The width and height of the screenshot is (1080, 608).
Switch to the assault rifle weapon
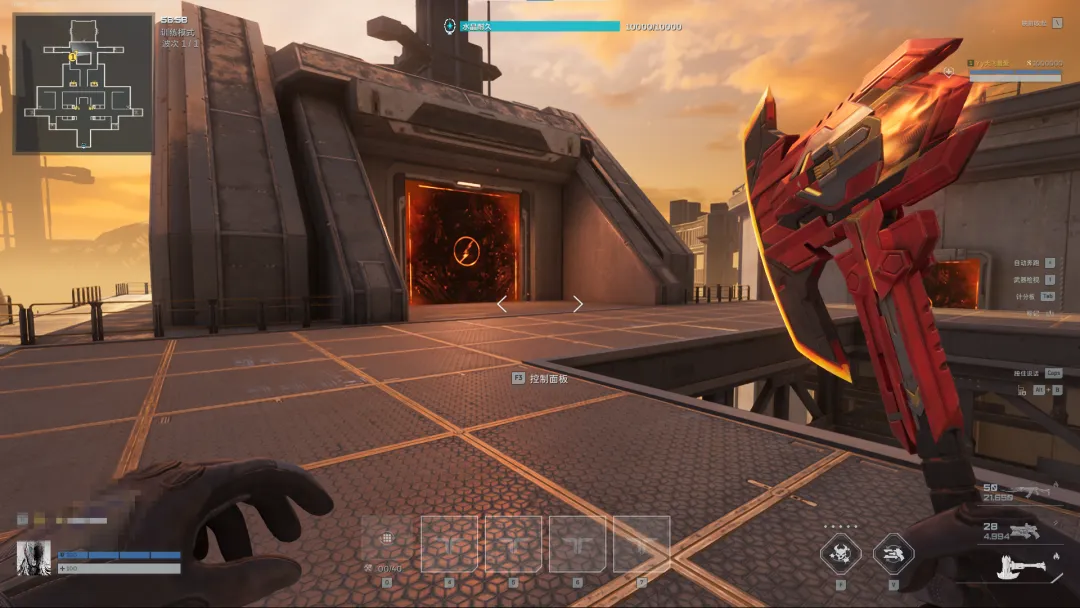1028,491
